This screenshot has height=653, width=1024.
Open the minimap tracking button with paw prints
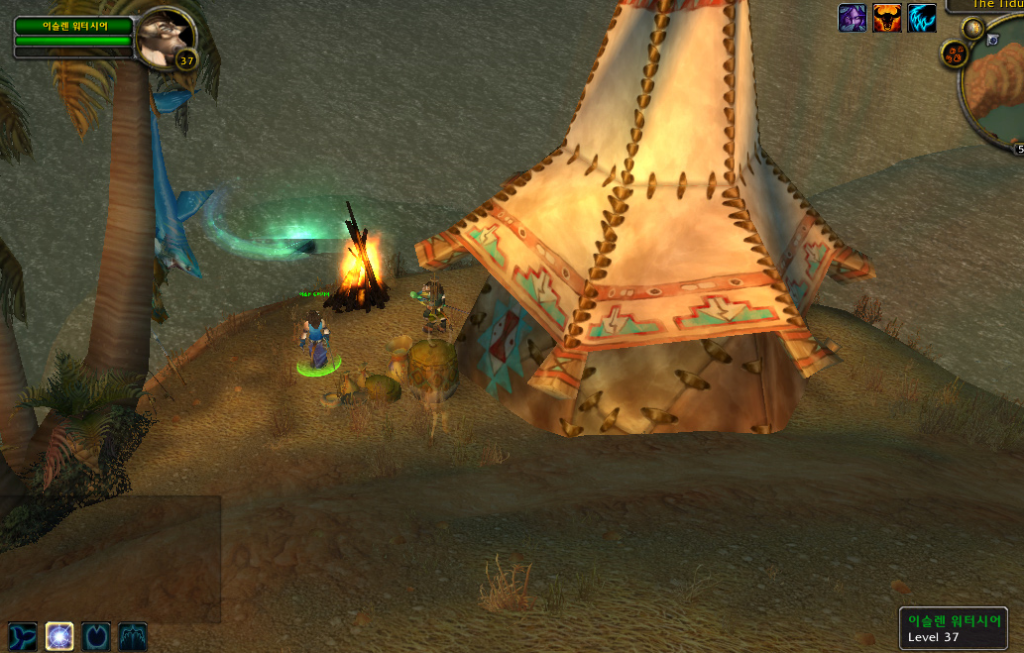tap(953, 55)
